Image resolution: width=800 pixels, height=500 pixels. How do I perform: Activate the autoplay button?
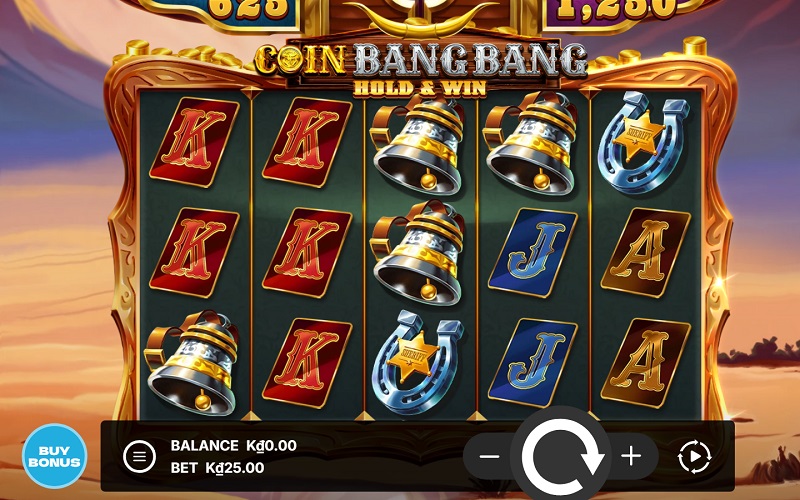coord(694,457)
